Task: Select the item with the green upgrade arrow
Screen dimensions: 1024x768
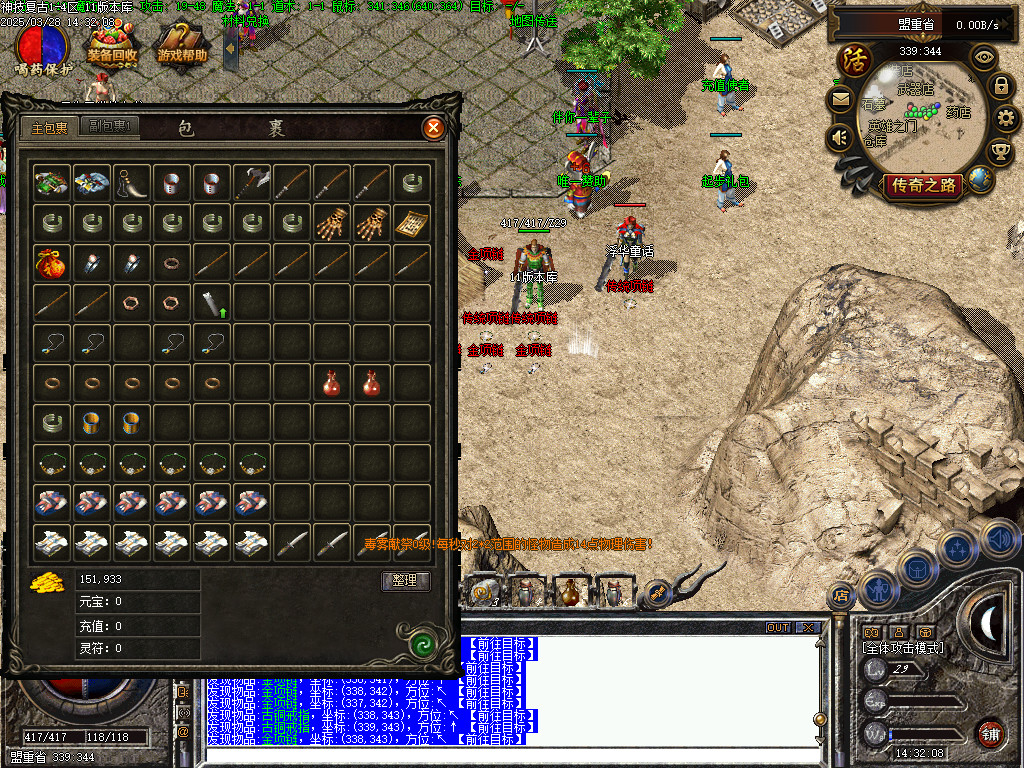Action: (x=212, y=302)
